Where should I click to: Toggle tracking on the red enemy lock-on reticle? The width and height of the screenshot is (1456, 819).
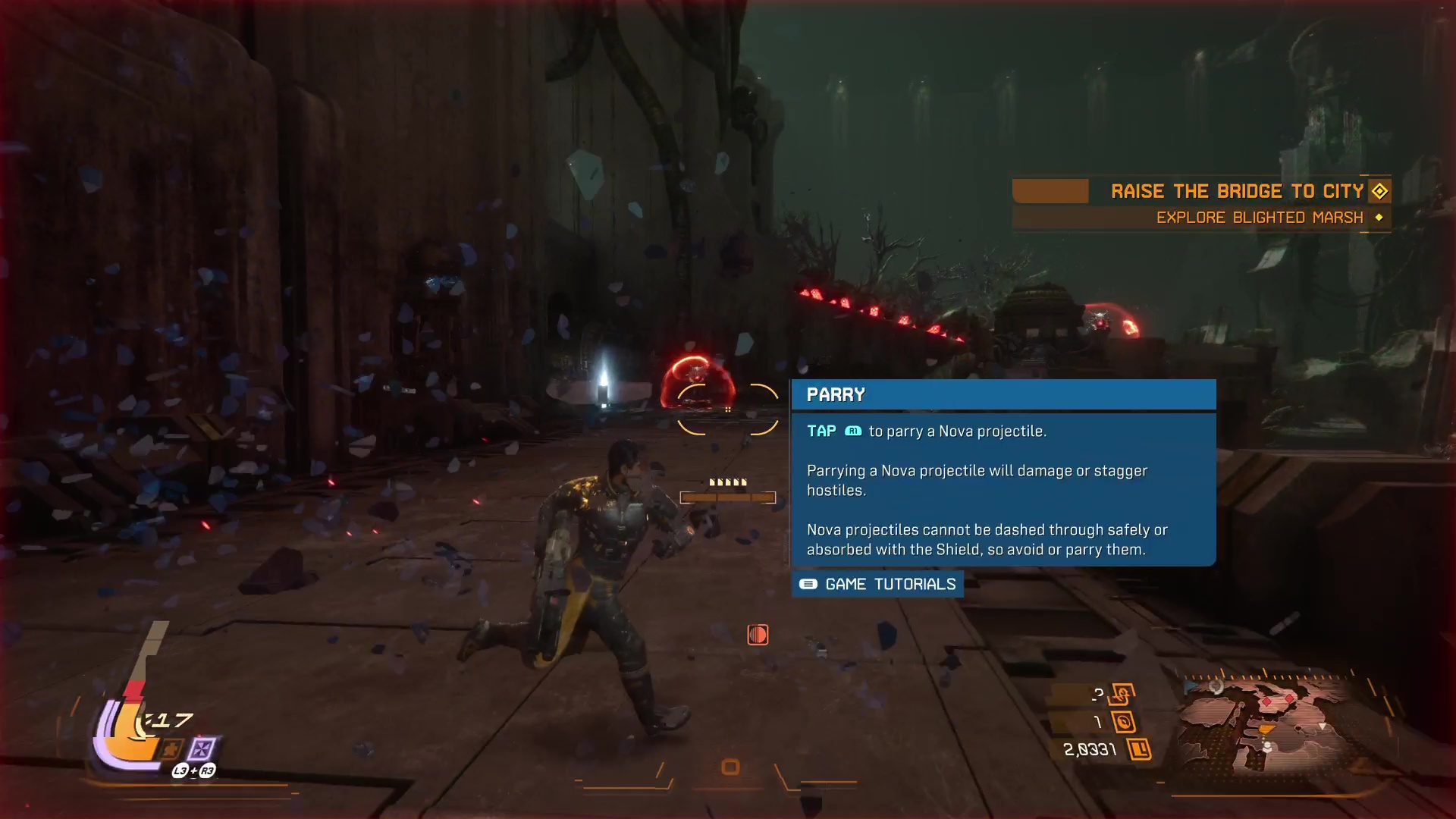728,409
